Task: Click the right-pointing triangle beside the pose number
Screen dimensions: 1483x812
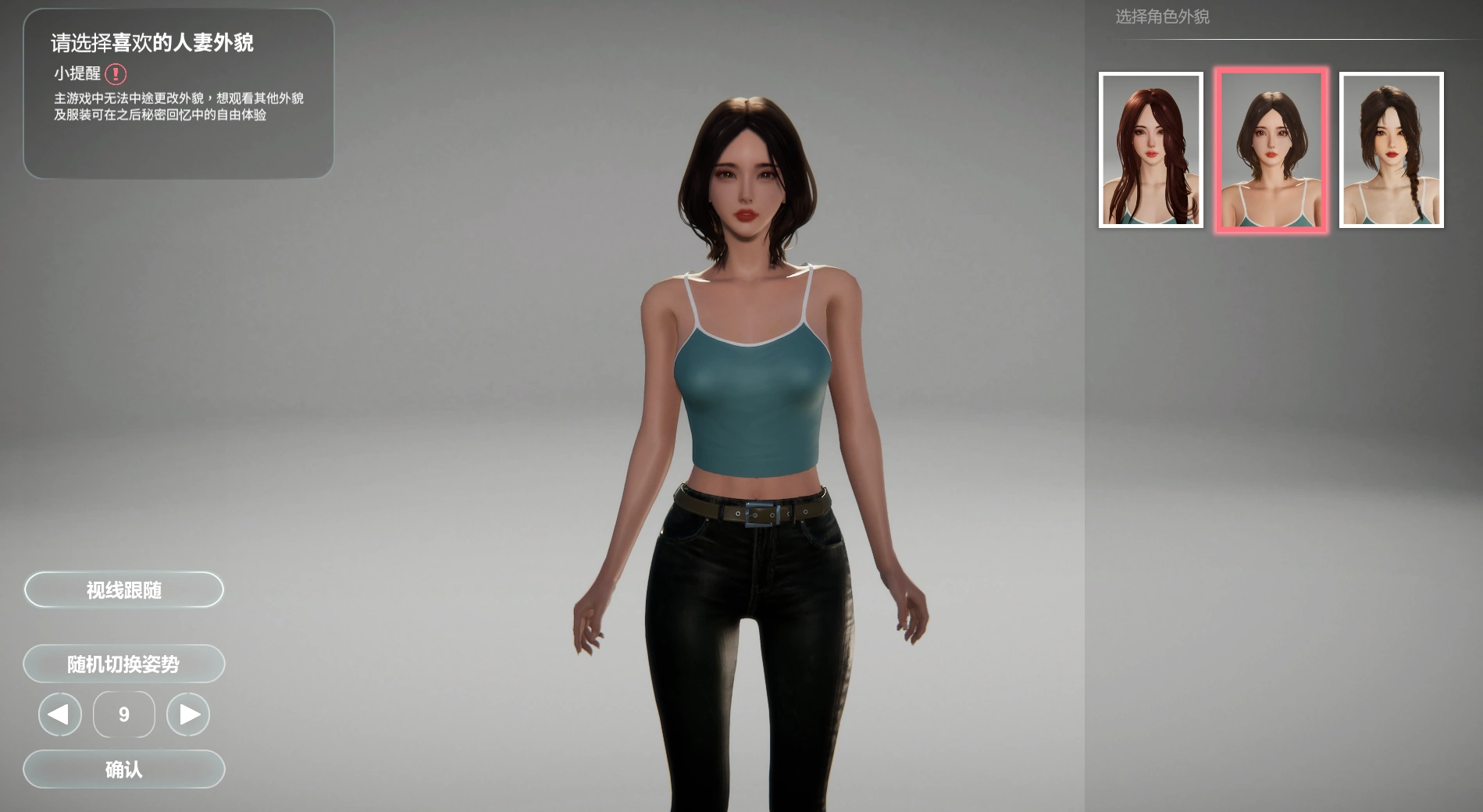Action: [x=187, y=714]
